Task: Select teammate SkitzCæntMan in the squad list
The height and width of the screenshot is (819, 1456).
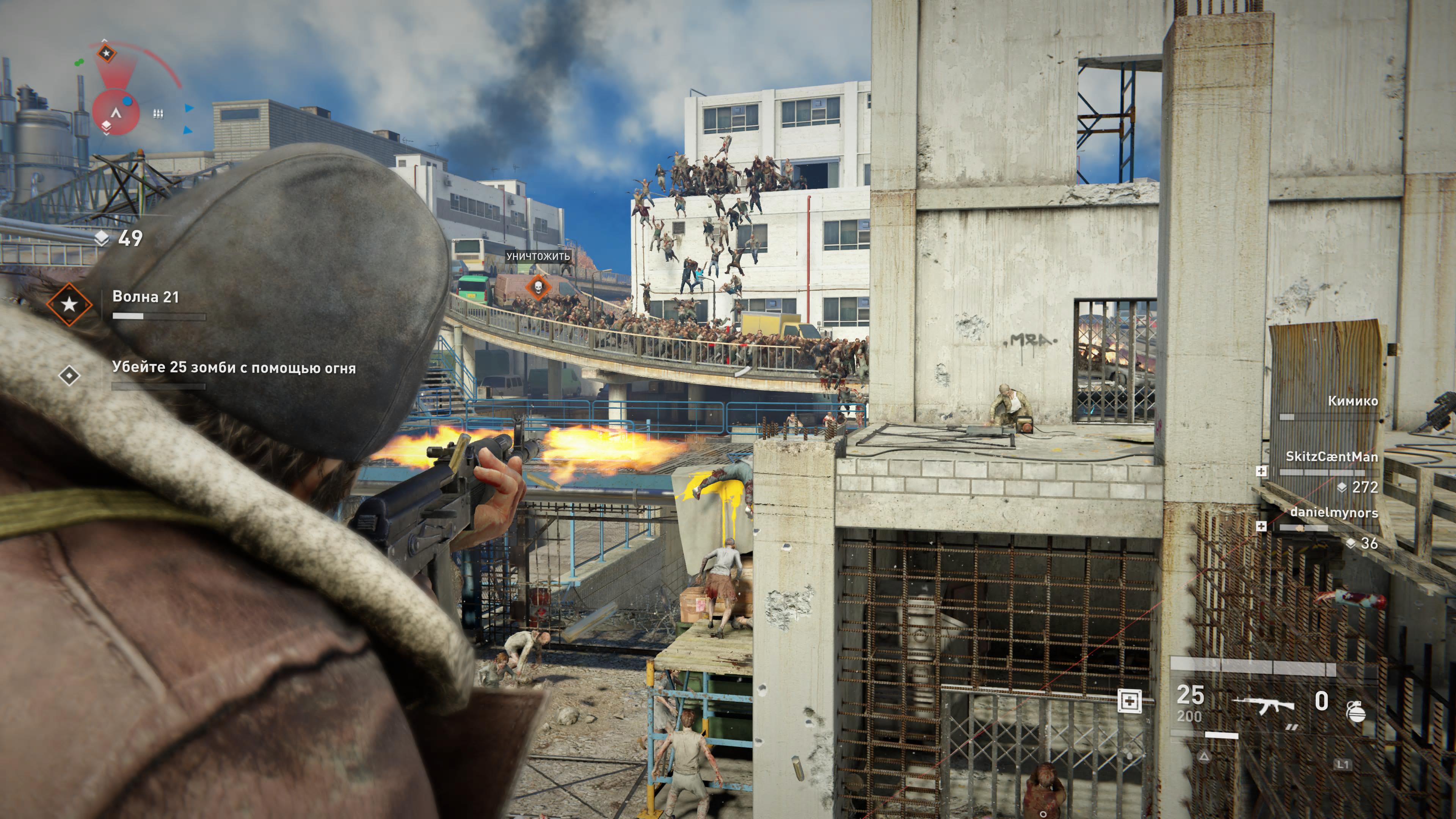Action: pyautogui.click(x=1331, y=457)
